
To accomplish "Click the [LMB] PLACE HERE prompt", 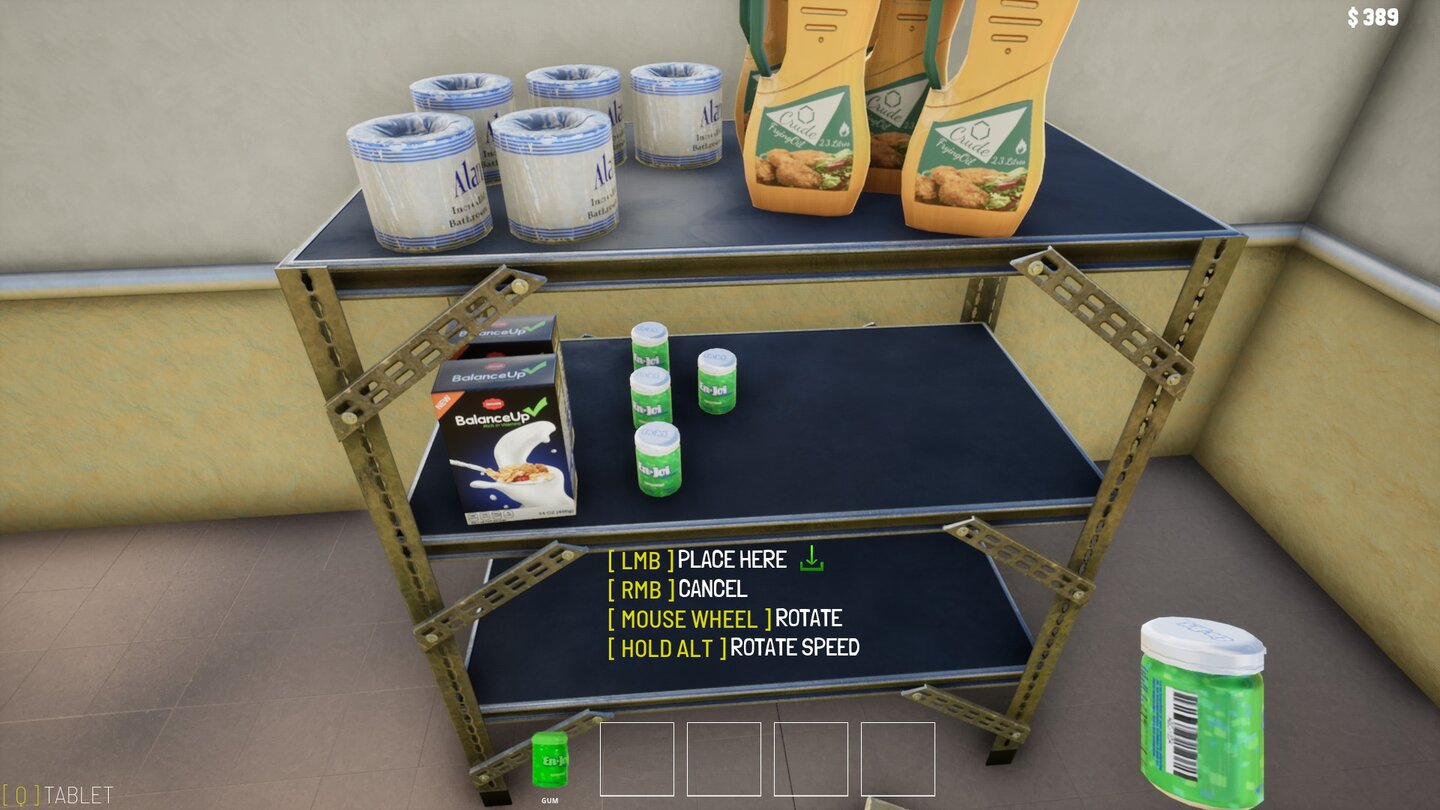I will click(x=700, y=560).
